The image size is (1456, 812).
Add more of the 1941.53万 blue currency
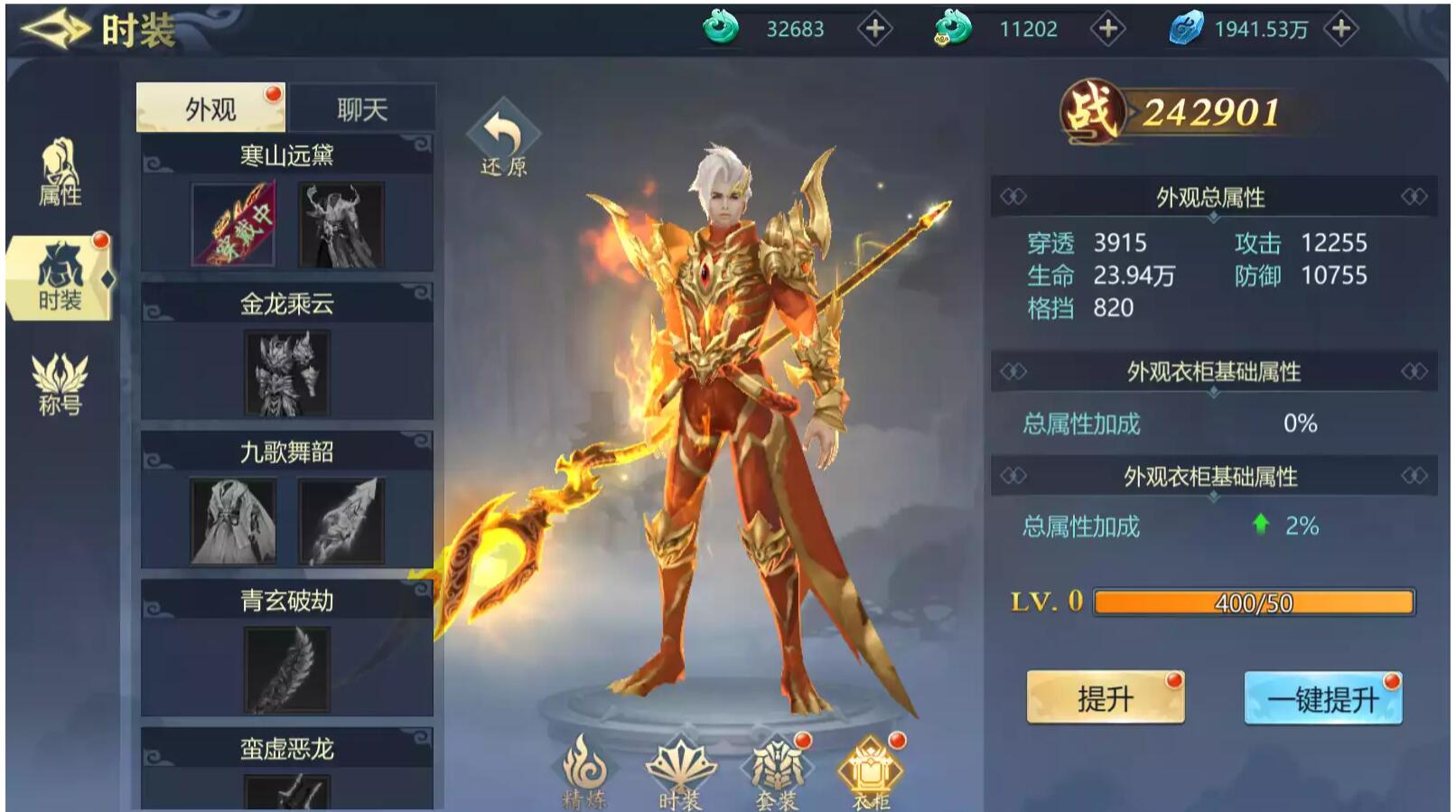pos(1341,30)
